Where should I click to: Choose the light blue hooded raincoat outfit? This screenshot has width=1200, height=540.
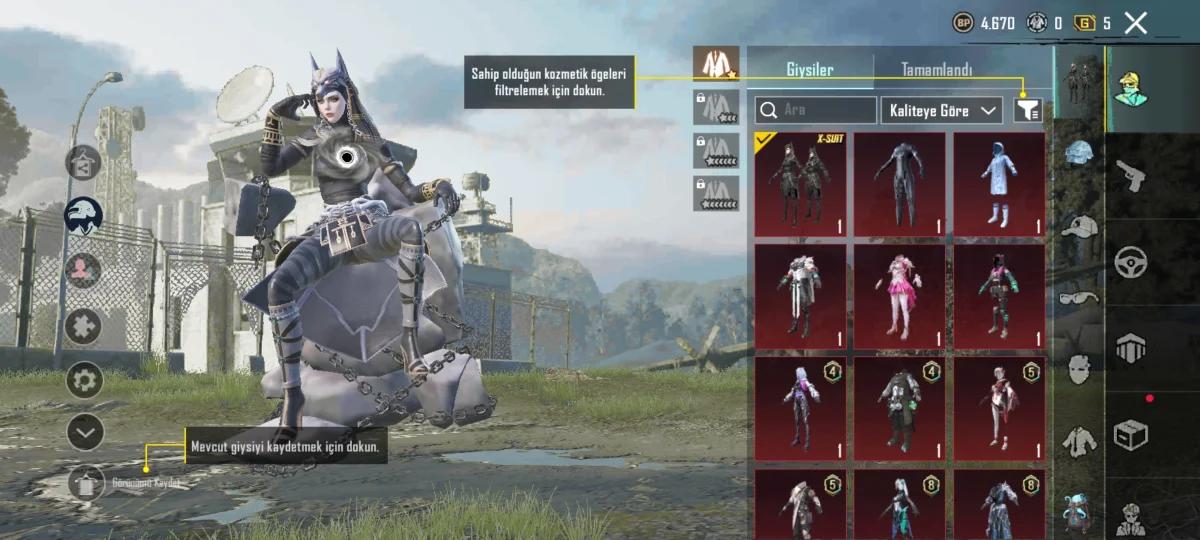click(998, 184)
